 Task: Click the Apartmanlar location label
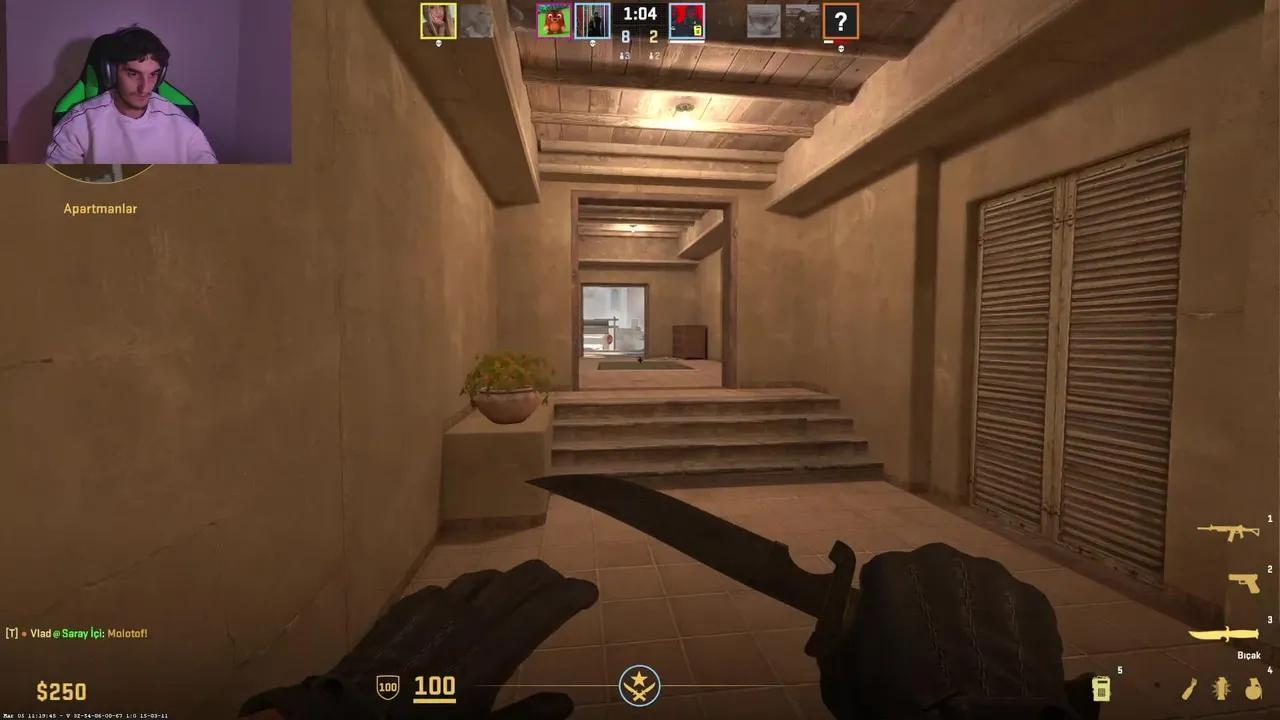pyautogui.click(x=99, y=208)
